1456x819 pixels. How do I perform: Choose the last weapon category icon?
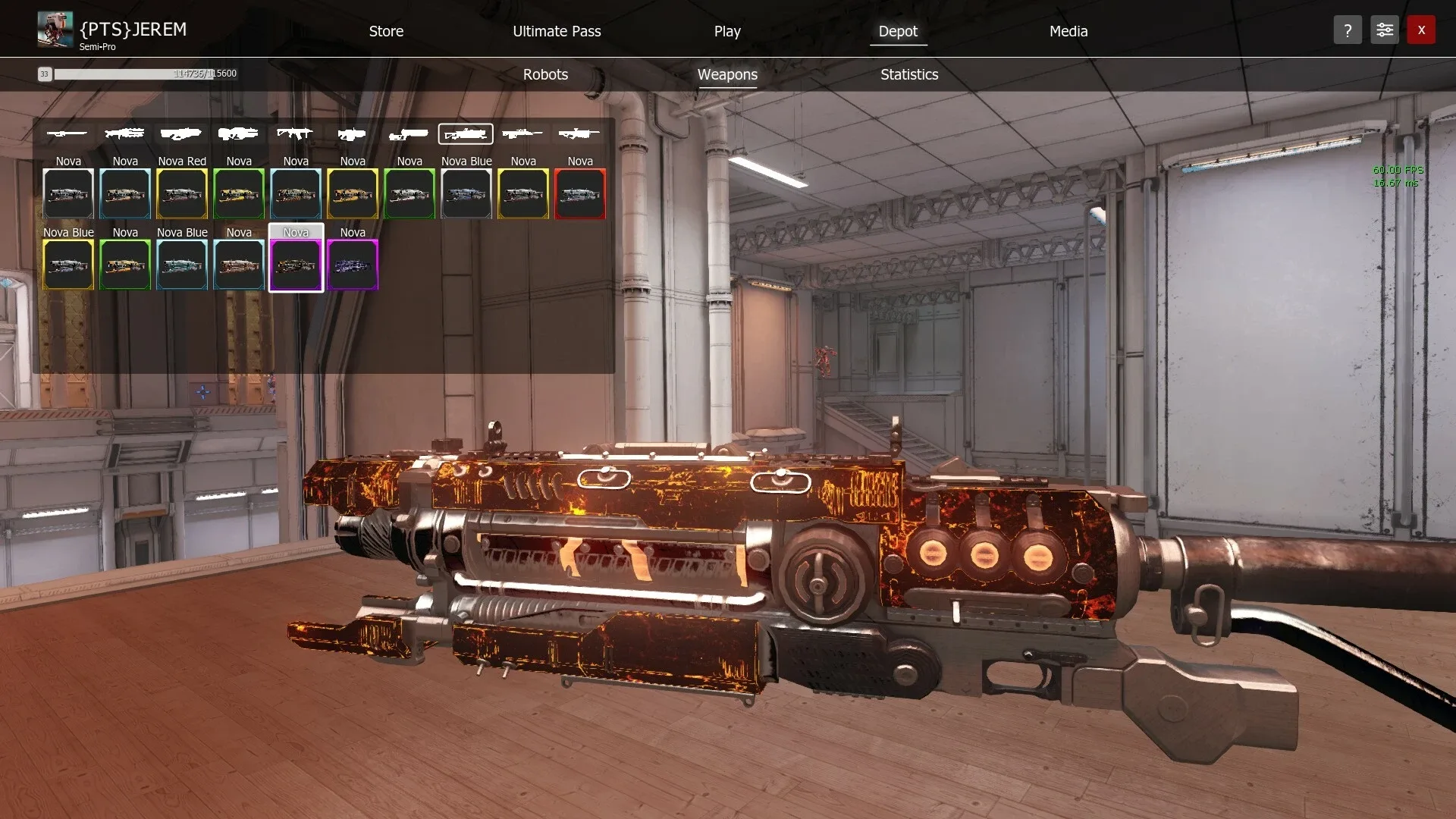click(x=579, y=134)
